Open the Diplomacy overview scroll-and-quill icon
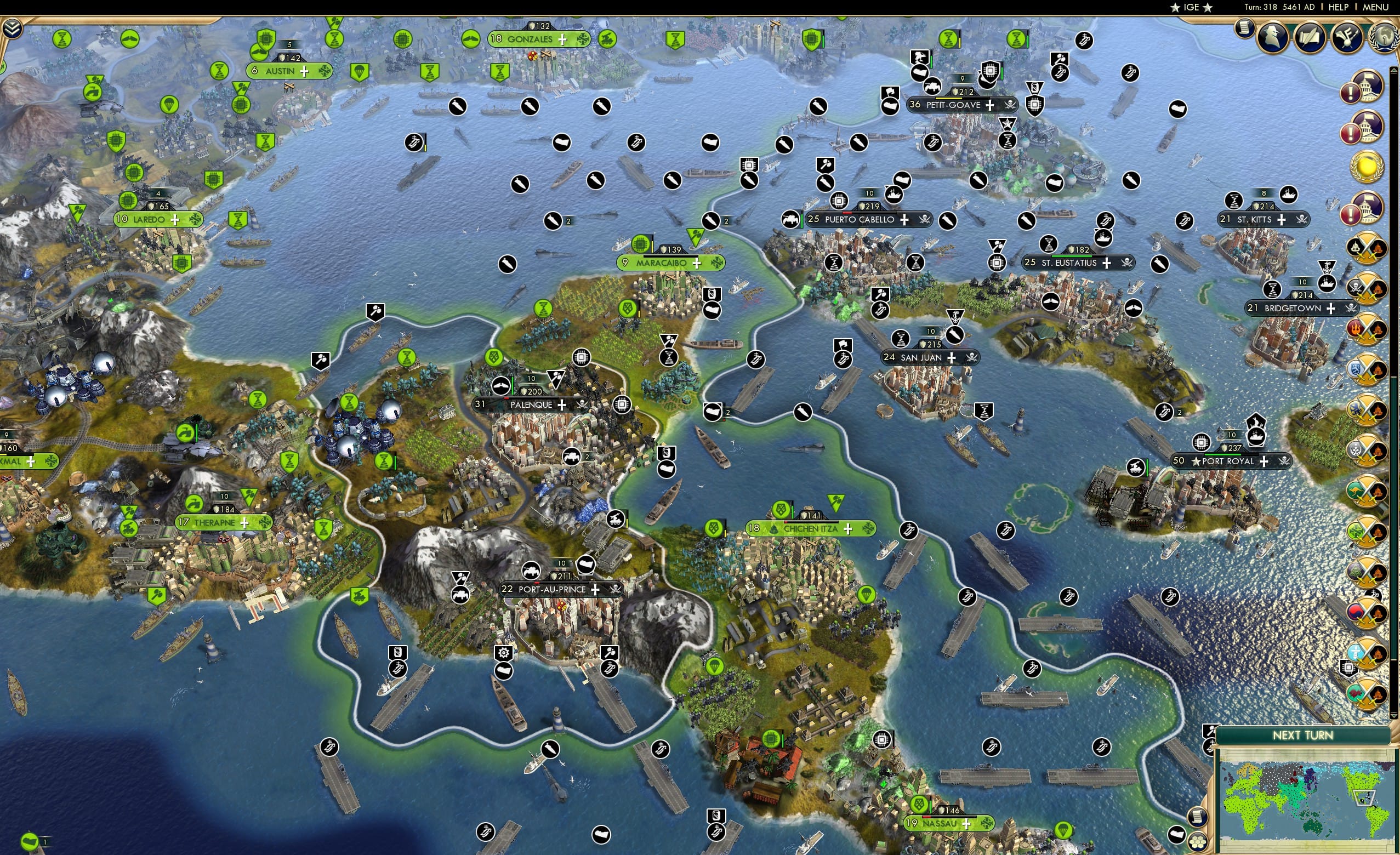This screenshot has width=1400, height=855. (1311, 37)
